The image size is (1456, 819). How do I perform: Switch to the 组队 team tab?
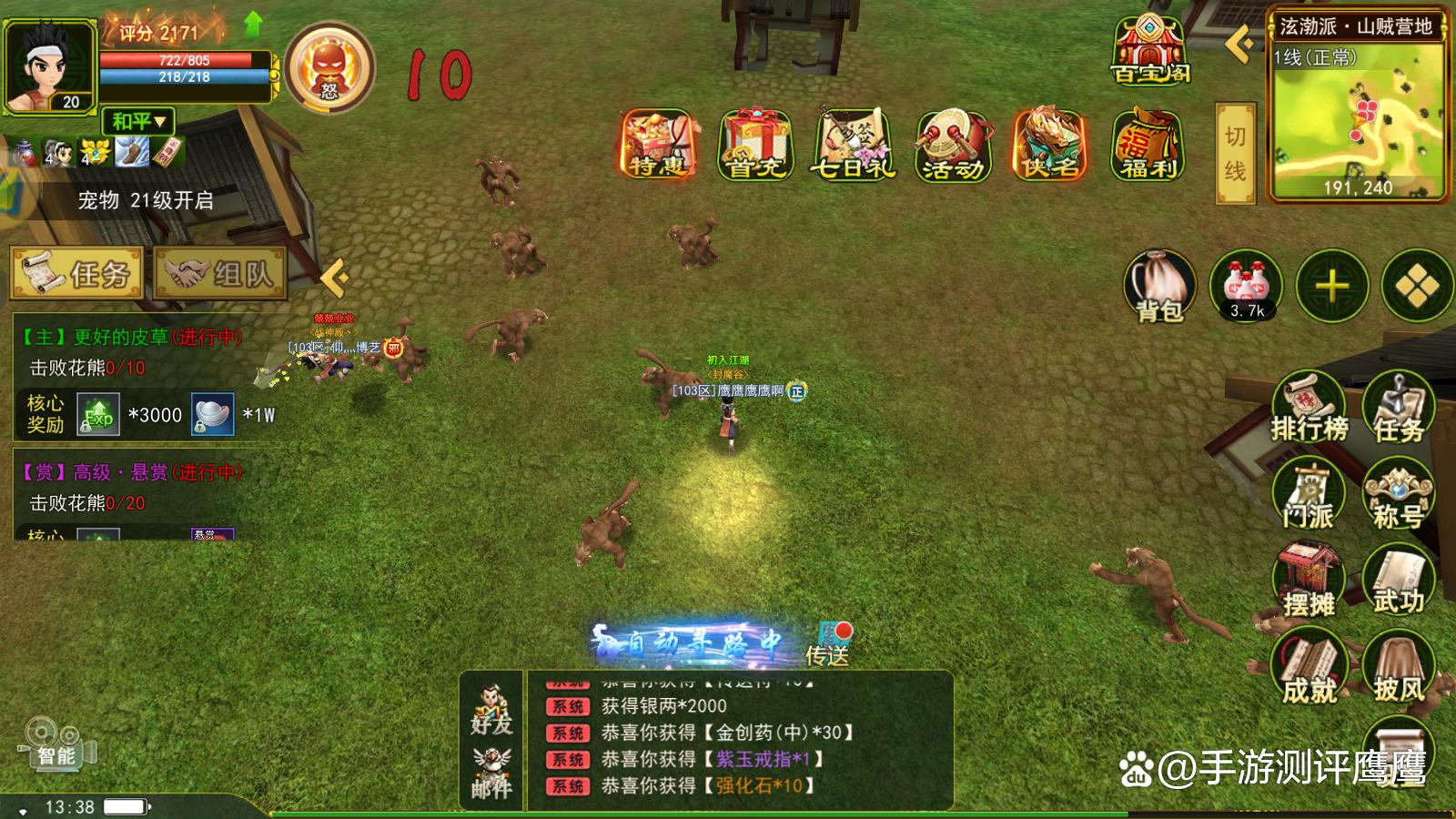click(221, 273)
